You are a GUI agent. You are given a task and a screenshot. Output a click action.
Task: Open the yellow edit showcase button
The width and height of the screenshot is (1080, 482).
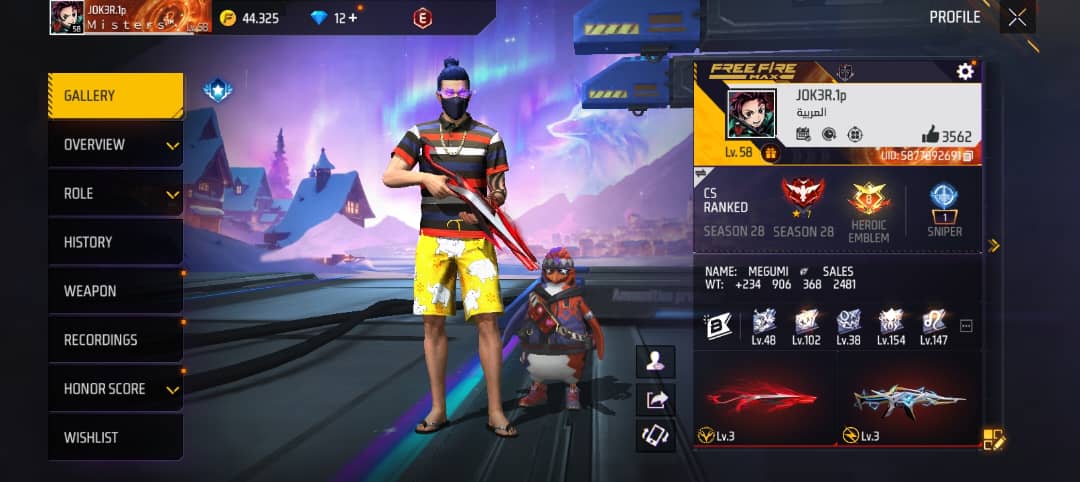tap(992, 438)
